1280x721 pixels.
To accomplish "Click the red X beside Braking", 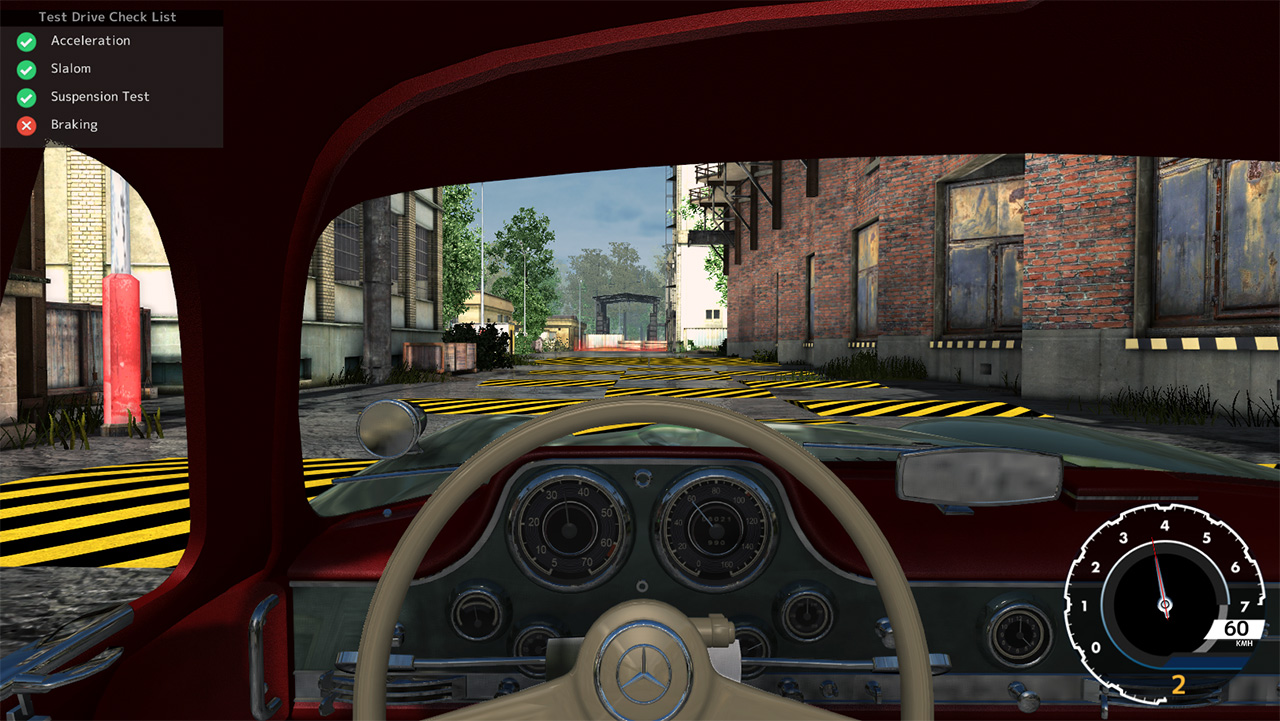I will [25, 124].
